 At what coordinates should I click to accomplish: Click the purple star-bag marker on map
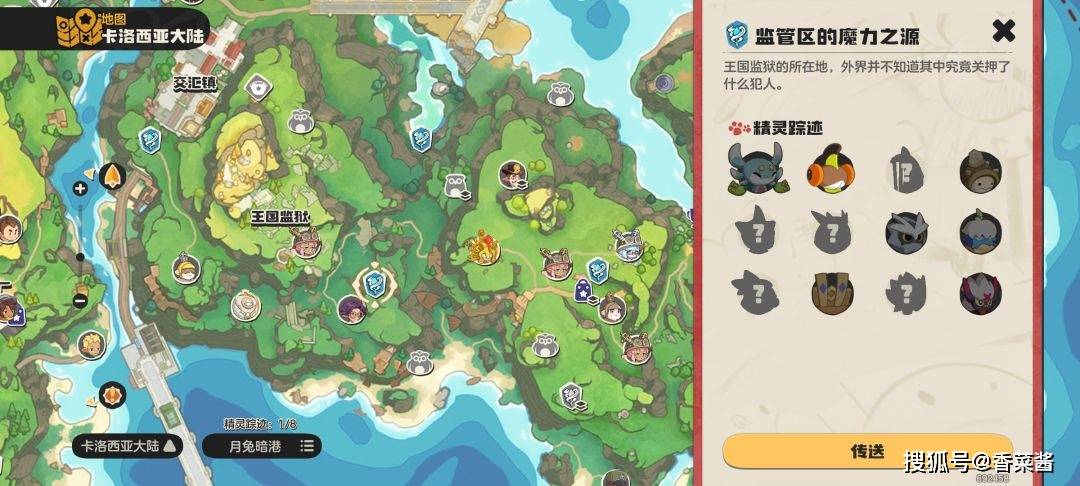(582, 292)
